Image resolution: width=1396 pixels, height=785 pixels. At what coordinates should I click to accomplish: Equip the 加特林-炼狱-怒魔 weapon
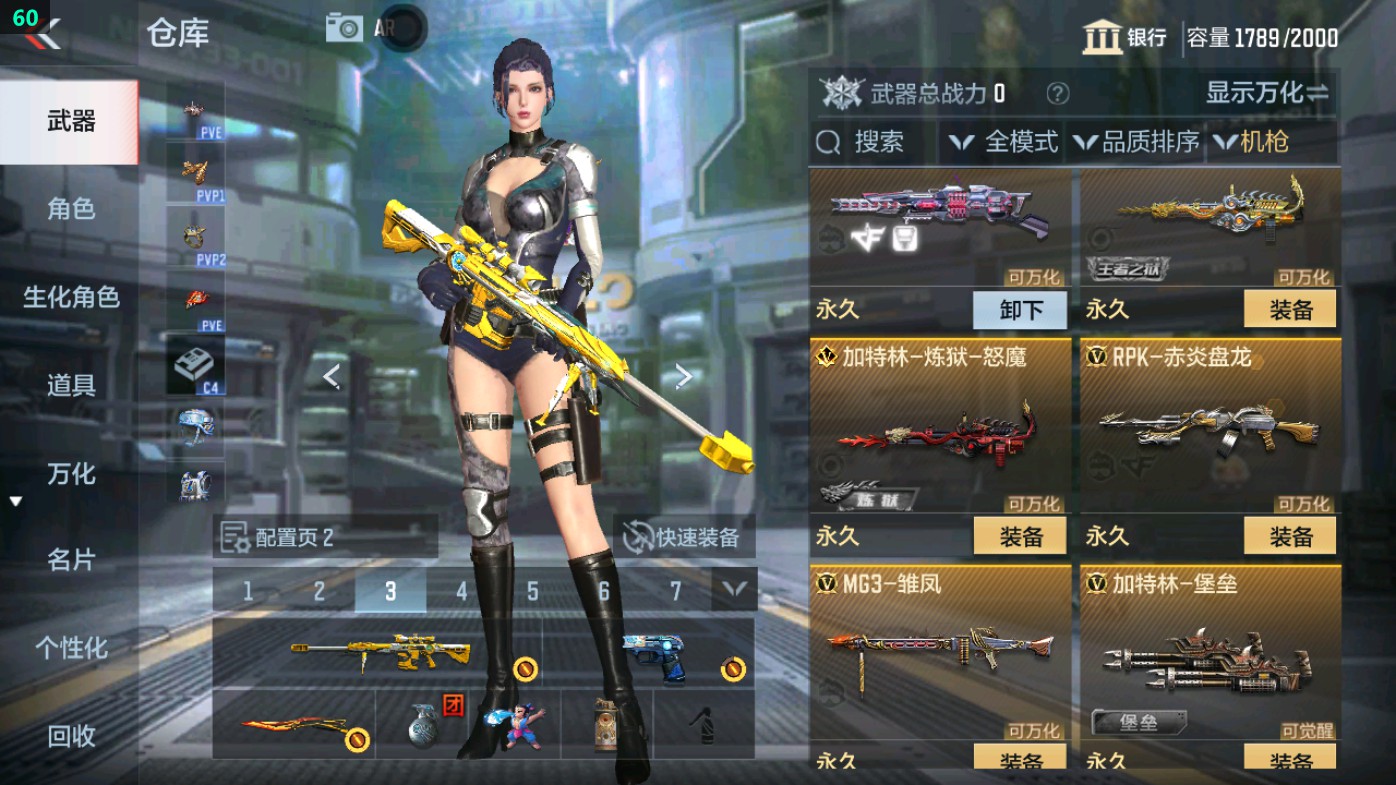[1020, 536]
